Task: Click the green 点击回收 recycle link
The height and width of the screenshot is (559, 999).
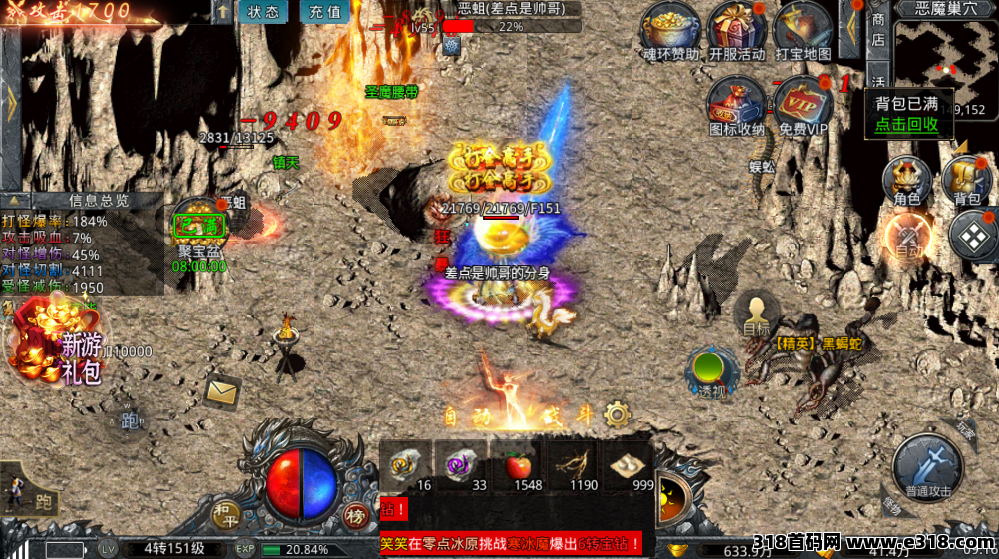Action: [906, 125]
